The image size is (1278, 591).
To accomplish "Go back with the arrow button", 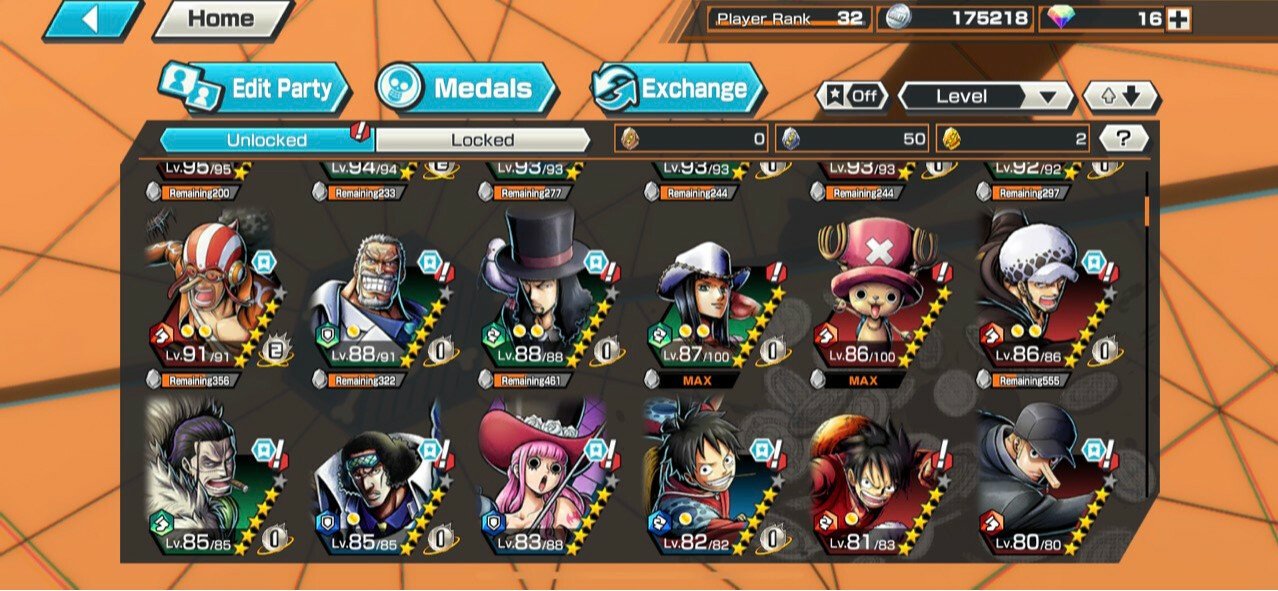I will coord(92,19).
